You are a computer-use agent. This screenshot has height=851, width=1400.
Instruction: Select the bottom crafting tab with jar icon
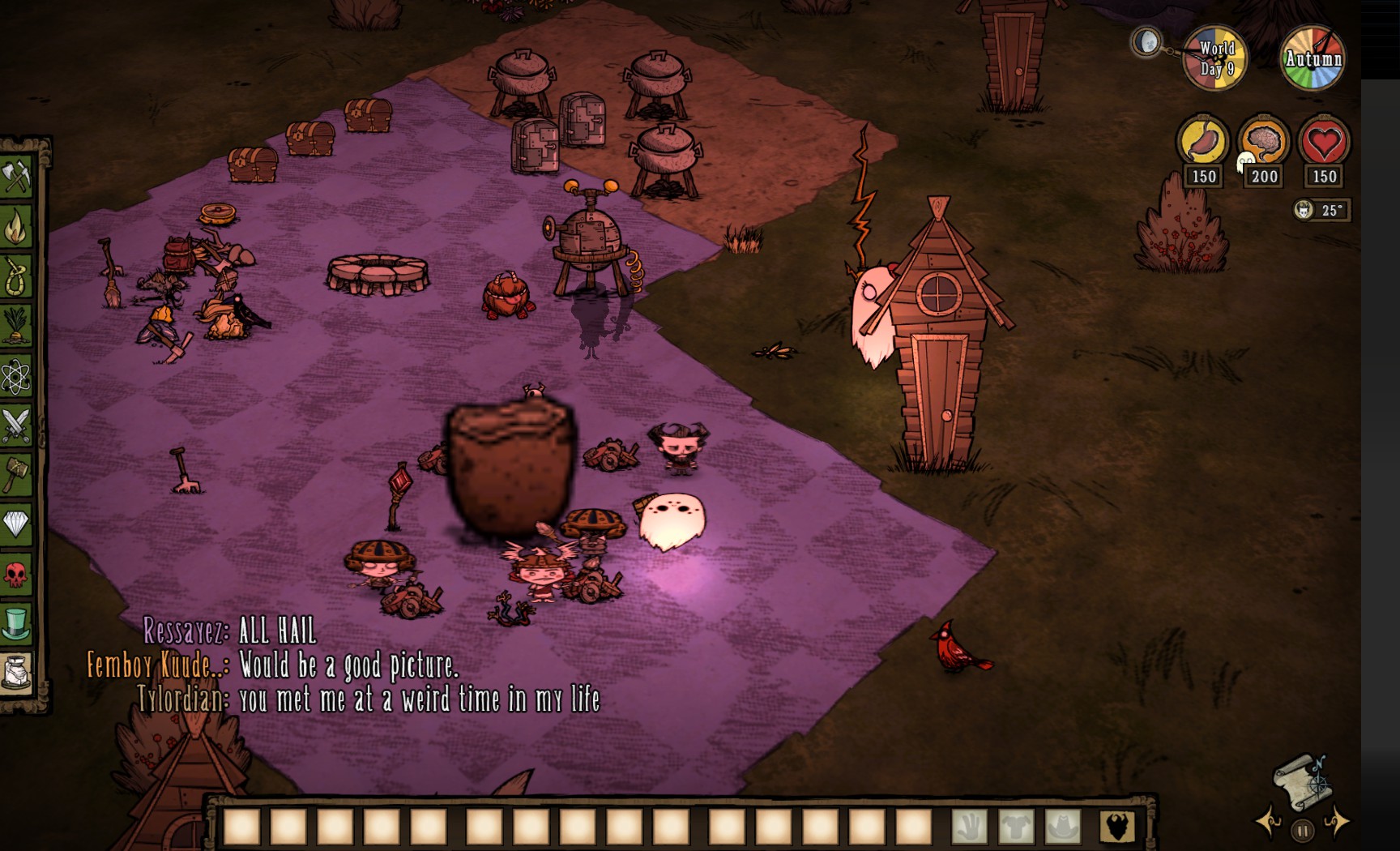(16, 674)
